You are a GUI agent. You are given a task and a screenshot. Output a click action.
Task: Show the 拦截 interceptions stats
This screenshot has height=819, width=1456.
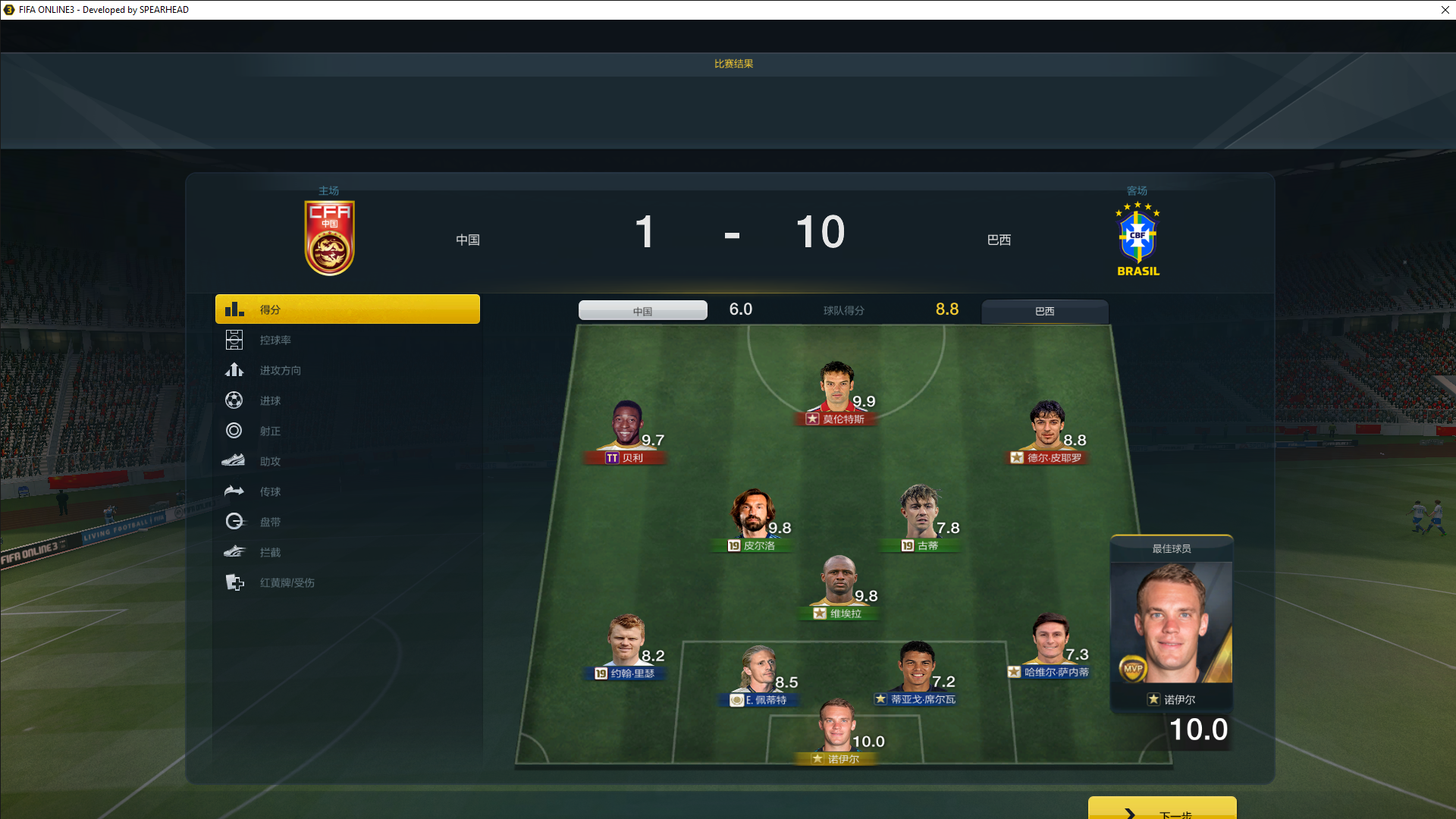[270, 553]
